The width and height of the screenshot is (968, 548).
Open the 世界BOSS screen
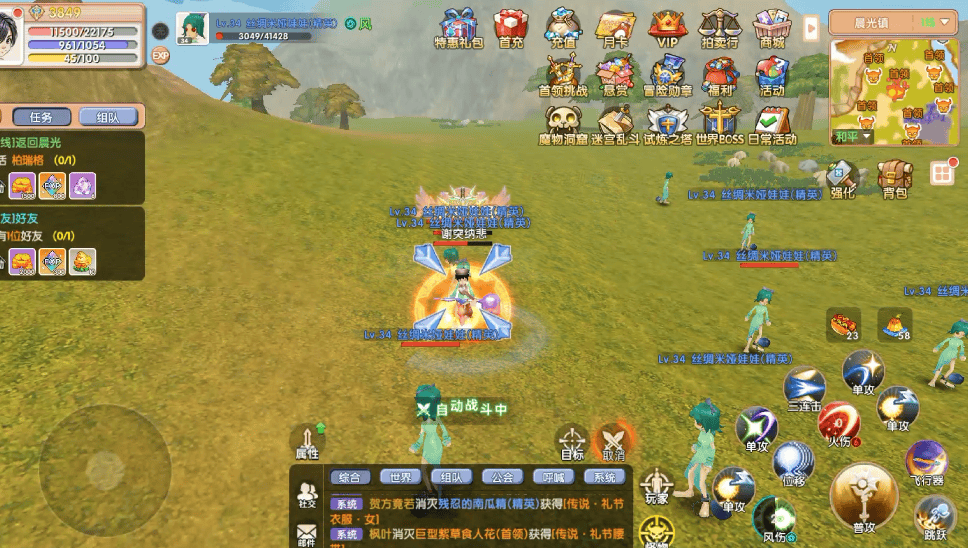pos(720,123)
